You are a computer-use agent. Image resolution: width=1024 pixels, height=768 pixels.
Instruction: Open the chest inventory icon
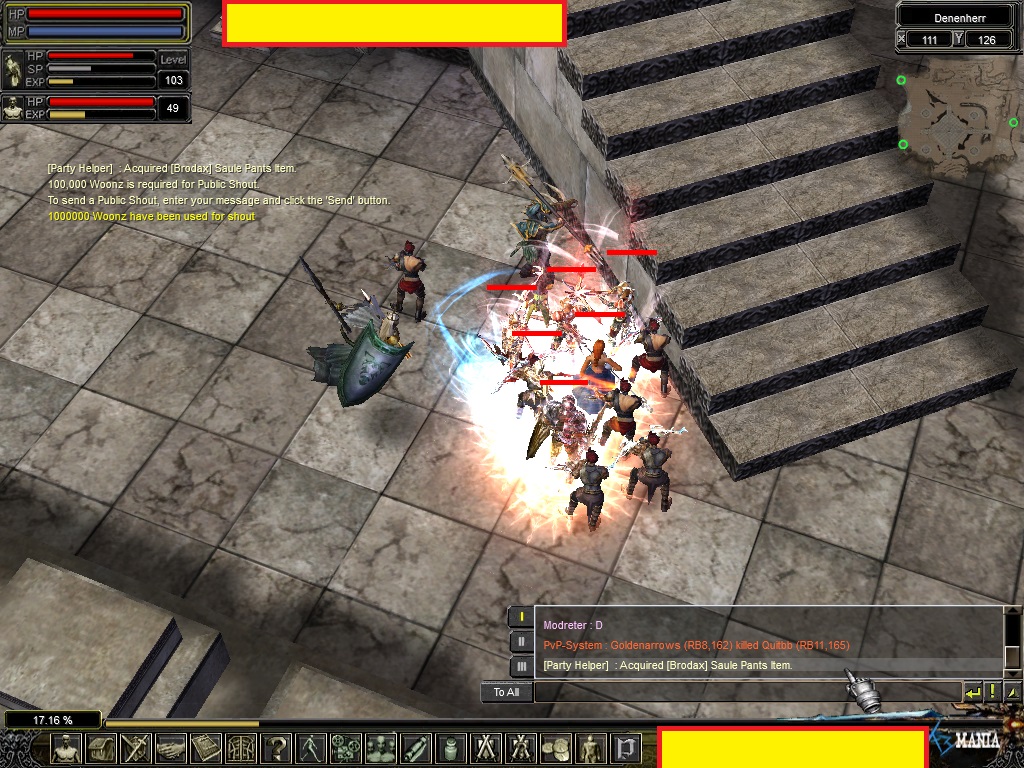click(101, 748)
